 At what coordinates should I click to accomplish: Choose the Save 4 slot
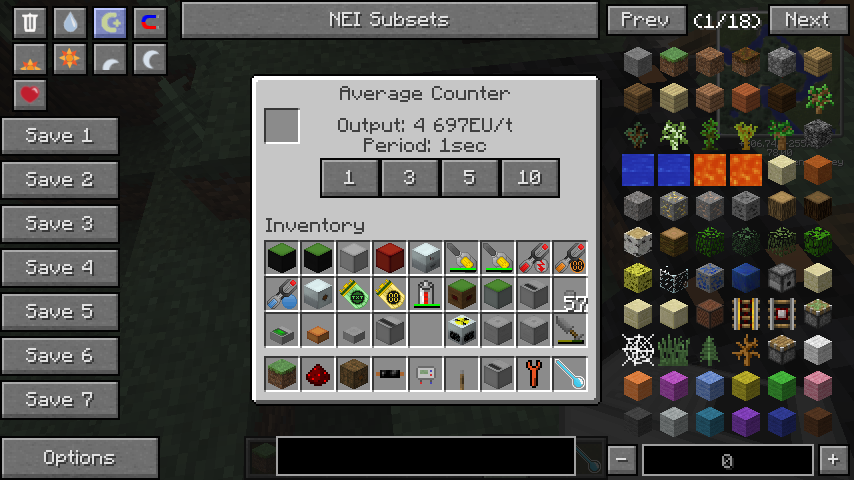click(x=59, y=268)
